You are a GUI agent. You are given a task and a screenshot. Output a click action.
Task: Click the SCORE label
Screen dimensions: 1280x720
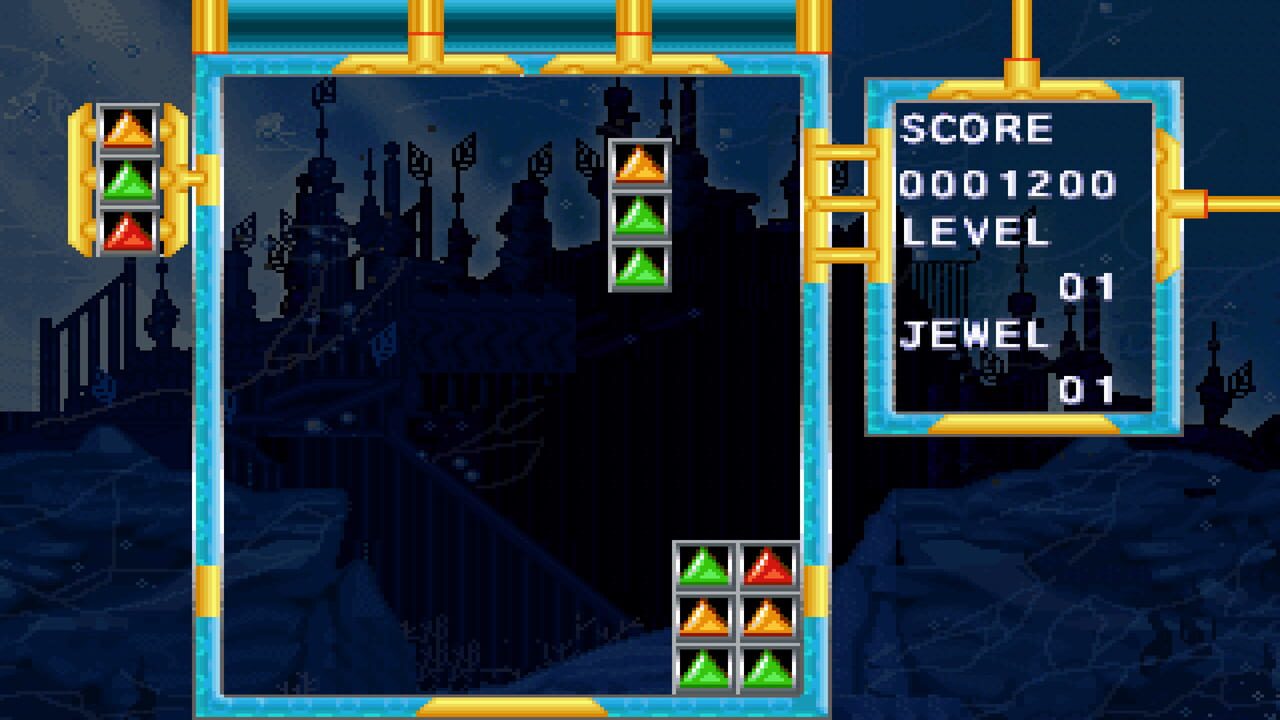tap(975, 127)
